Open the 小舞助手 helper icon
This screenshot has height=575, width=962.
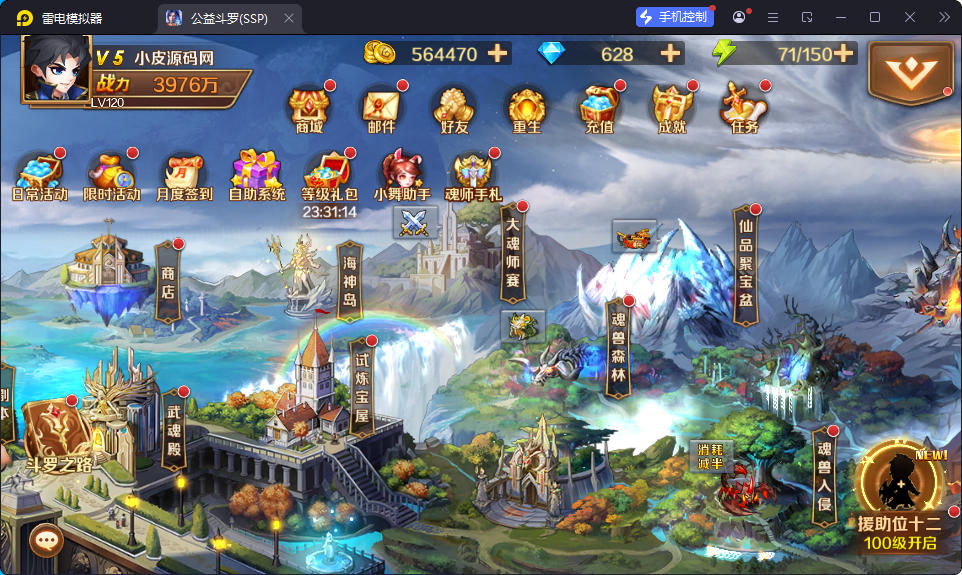402,174
